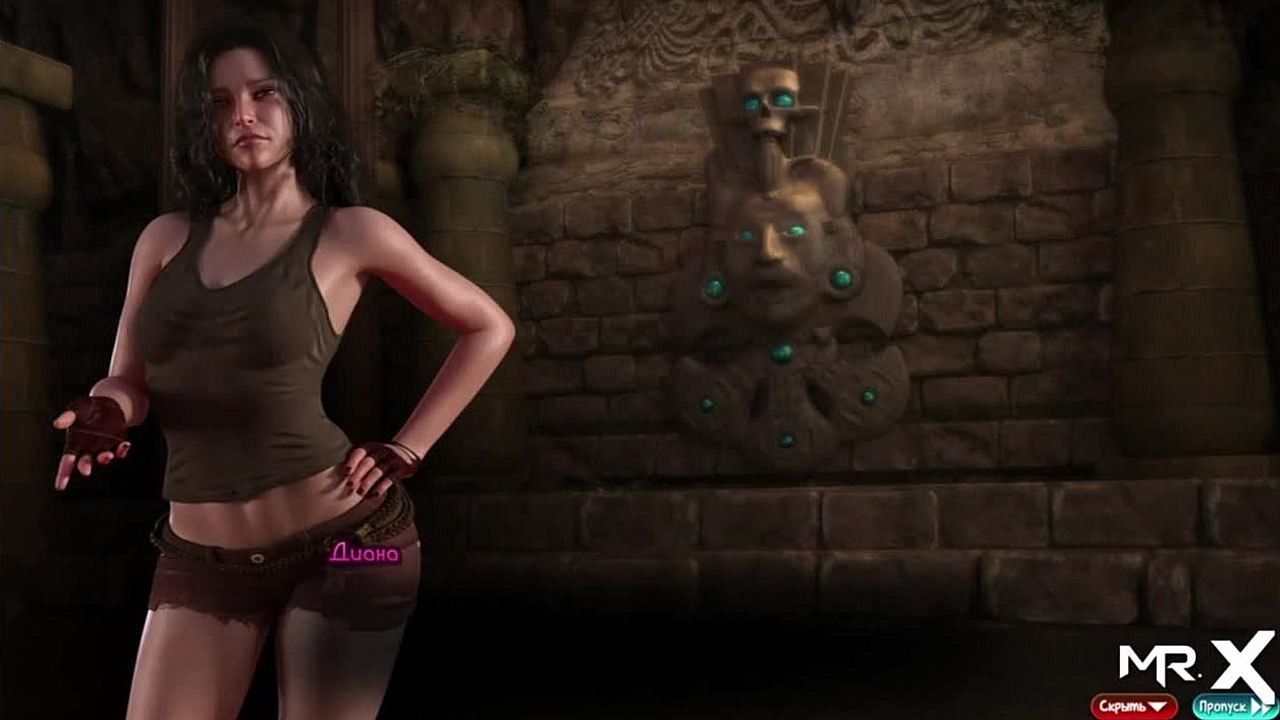Skip dialogue with the teal Пропуск button
1280x720 pixels.
[1234, 706]
